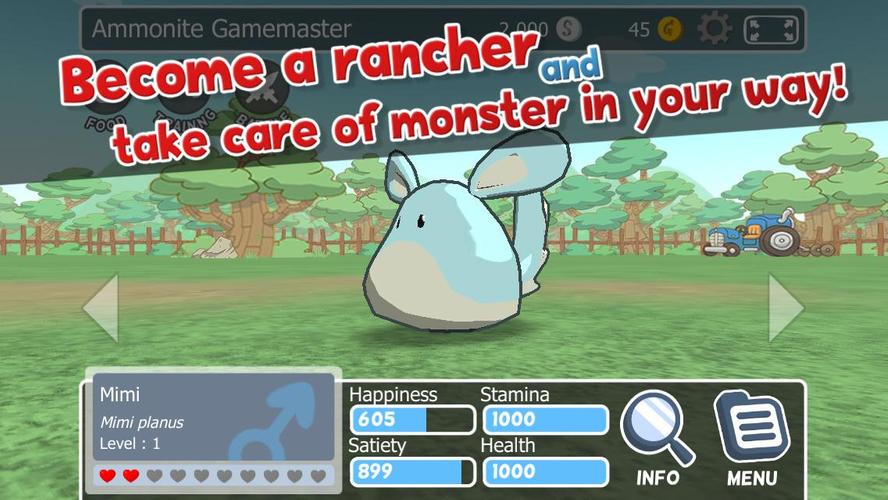The width and height of the screenshot is (888, 500).
Task: Switch to the next monster with right arrow
Action: tap(786, 308)
